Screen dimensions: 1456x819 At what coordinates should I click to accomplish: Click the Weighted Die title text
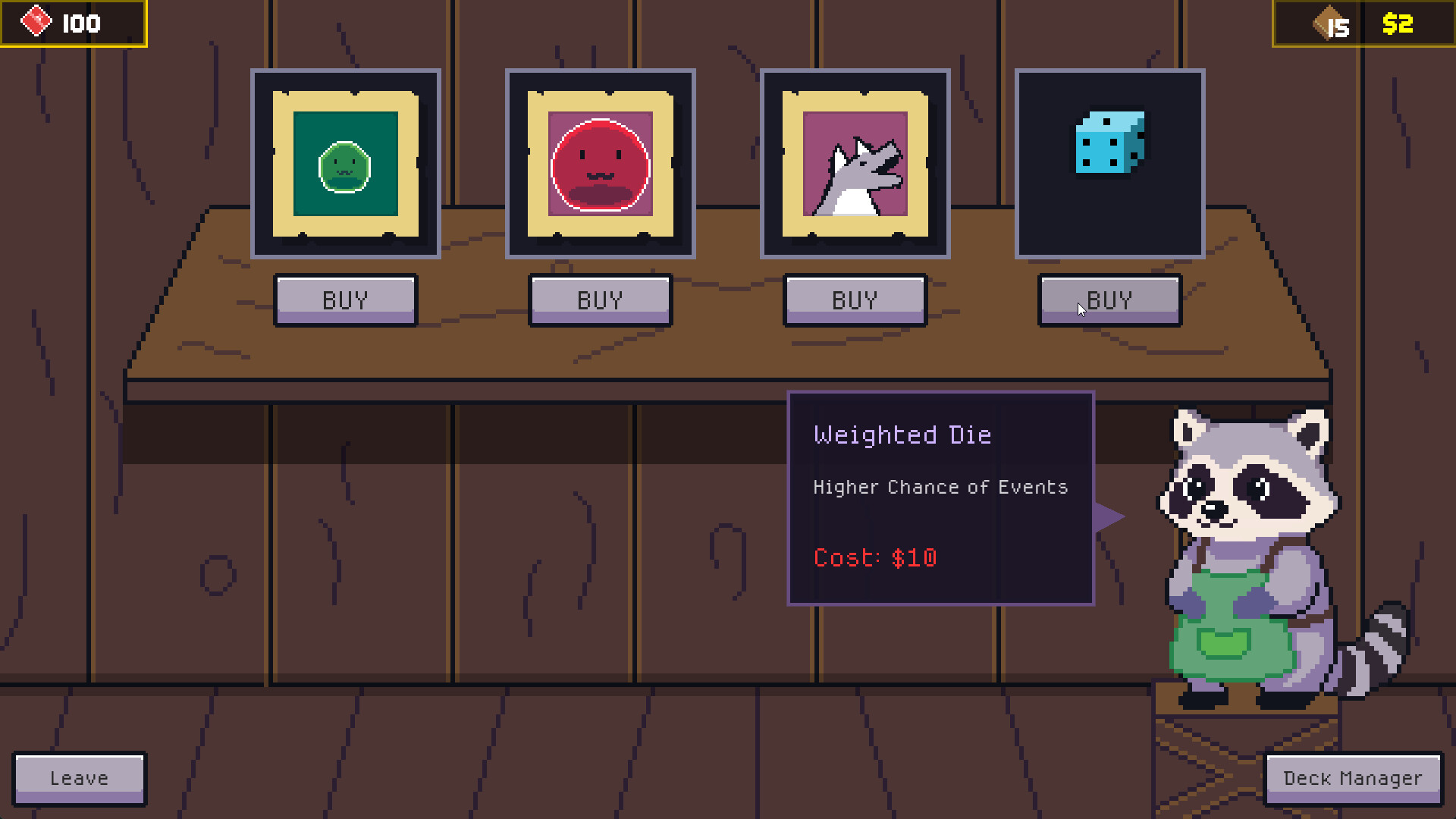pyautogui.click(x=902, y=435)
